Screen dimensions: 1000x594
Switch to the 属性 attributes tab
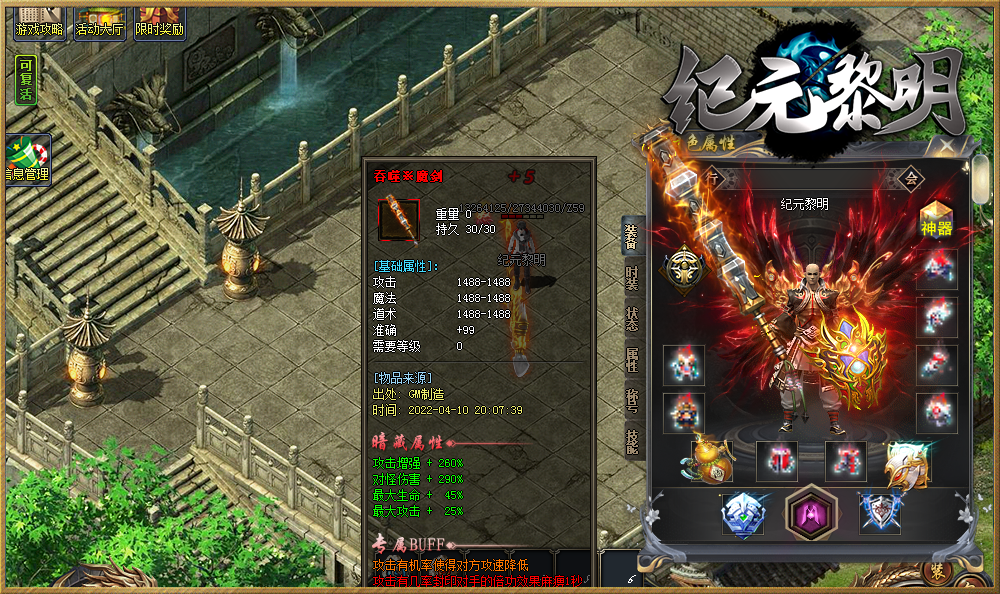[632, 358]
